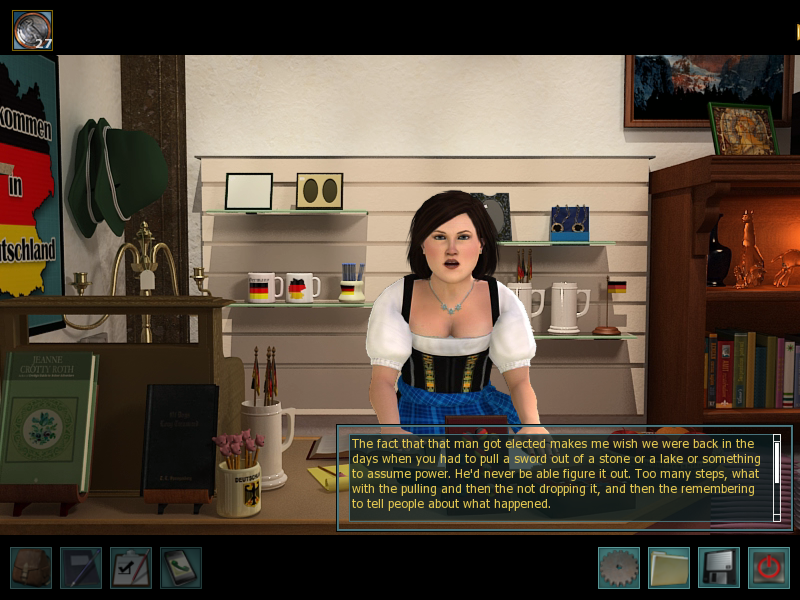This screenshot has height=600, width=800.
Task: Load a game via the folder icon
Action: point(668,568)
